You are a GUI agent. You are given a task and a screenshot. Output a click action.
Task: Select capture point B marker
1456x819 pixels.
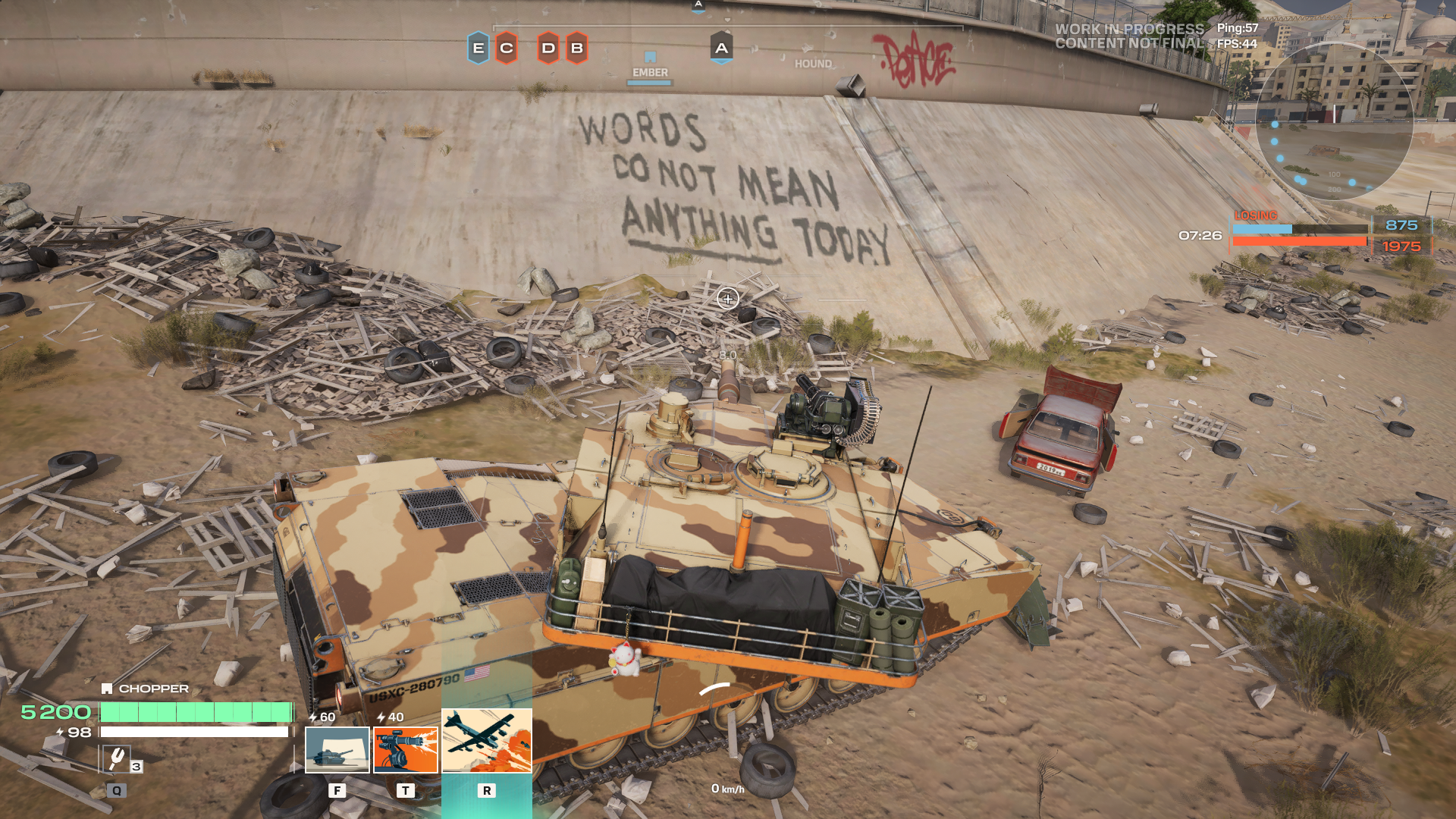pyautogui.click(x=576, y=48)
